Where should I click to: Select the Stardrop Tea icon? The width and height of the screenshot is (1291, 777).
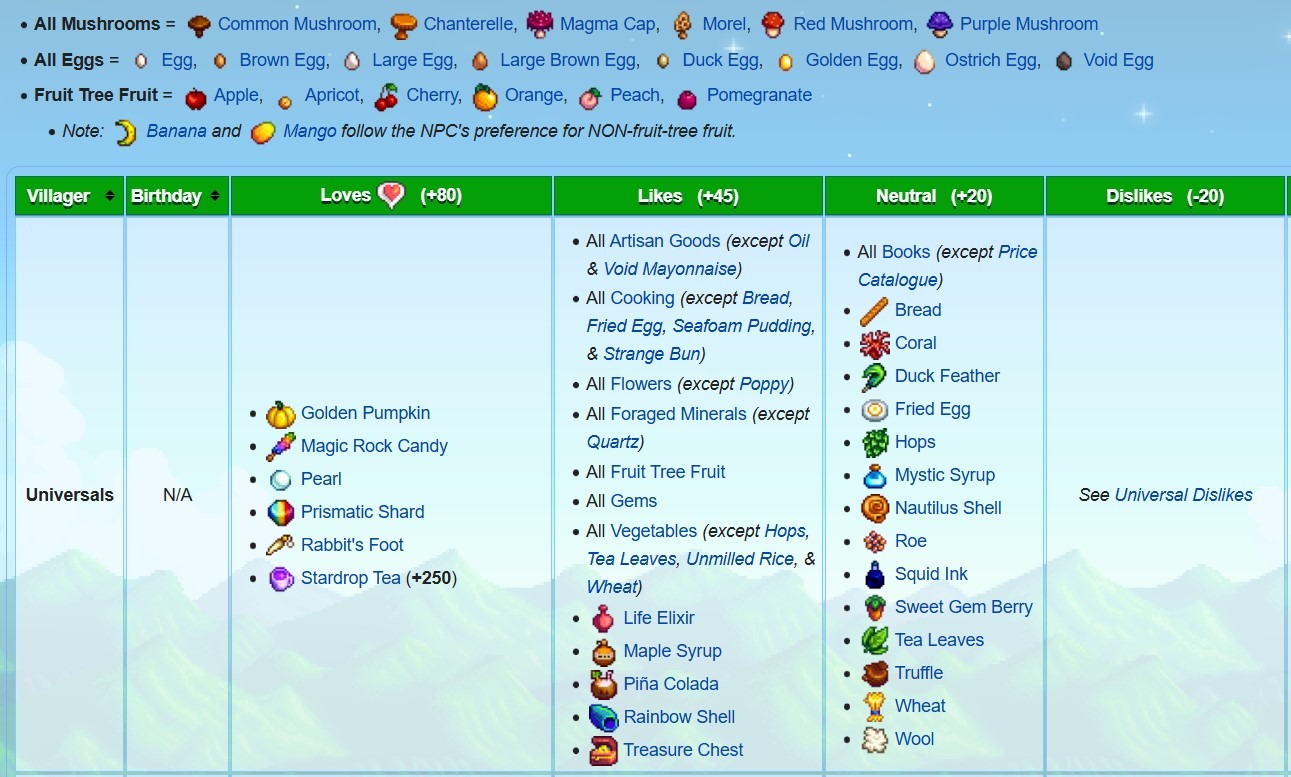[281, 578]
